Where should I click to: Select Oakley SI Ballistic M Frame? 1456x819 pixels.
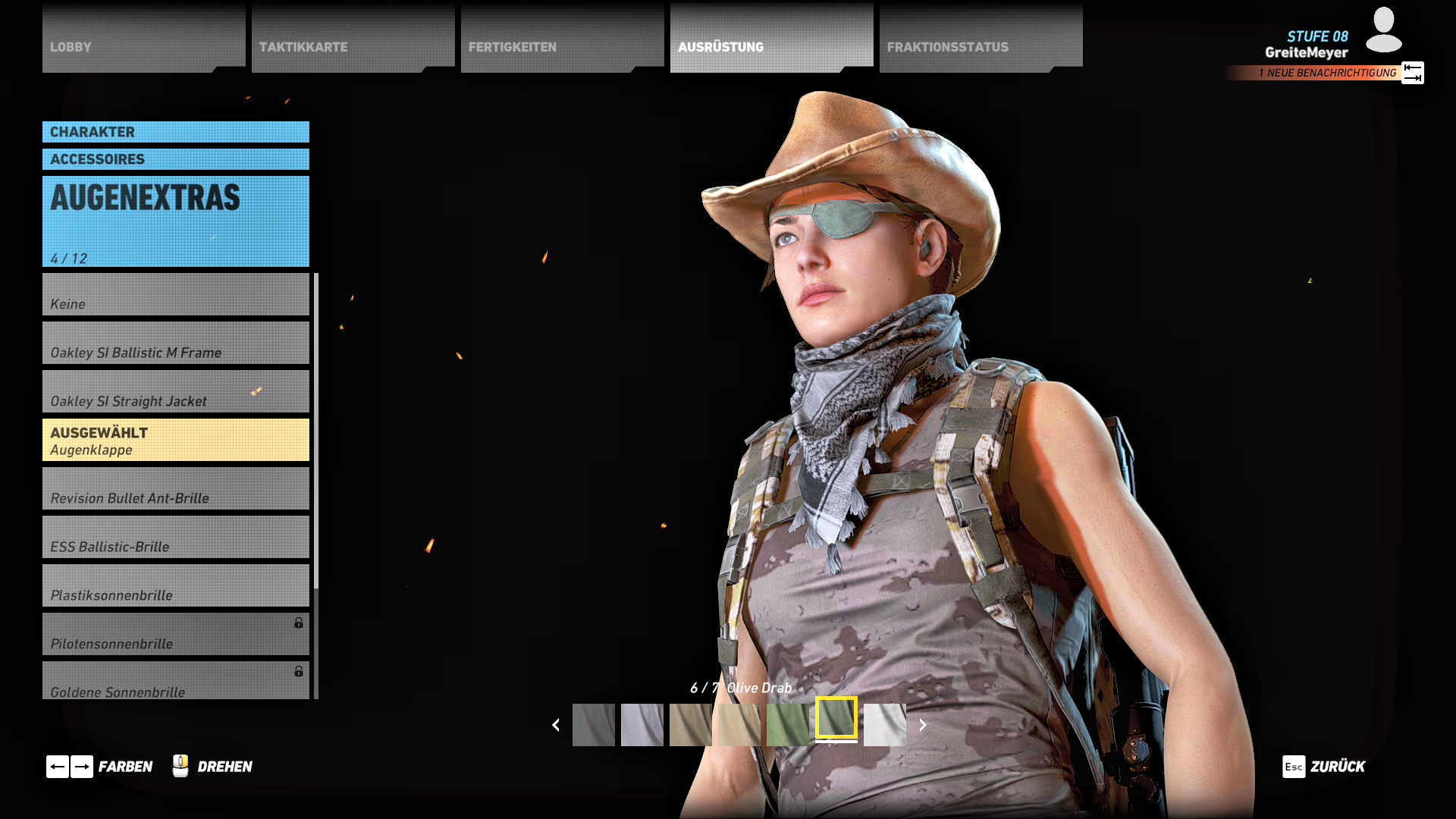coord(175,344)
